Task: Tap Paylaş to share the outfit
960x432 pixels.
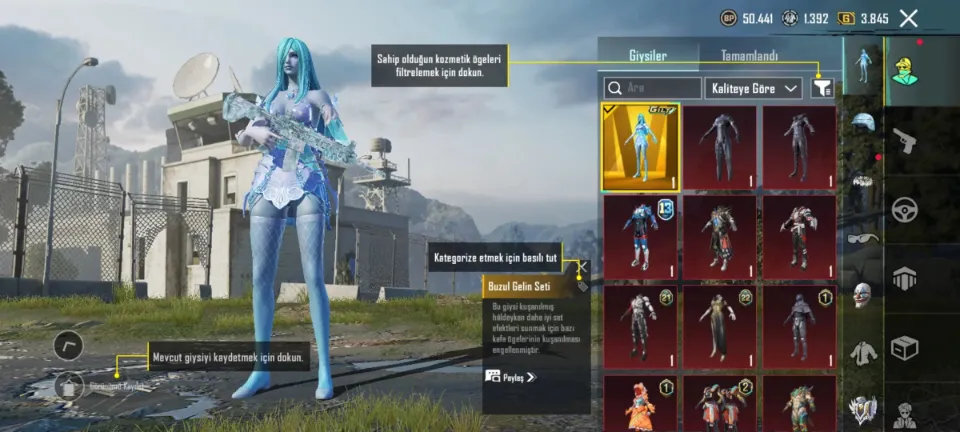Action: click(511, 377)
